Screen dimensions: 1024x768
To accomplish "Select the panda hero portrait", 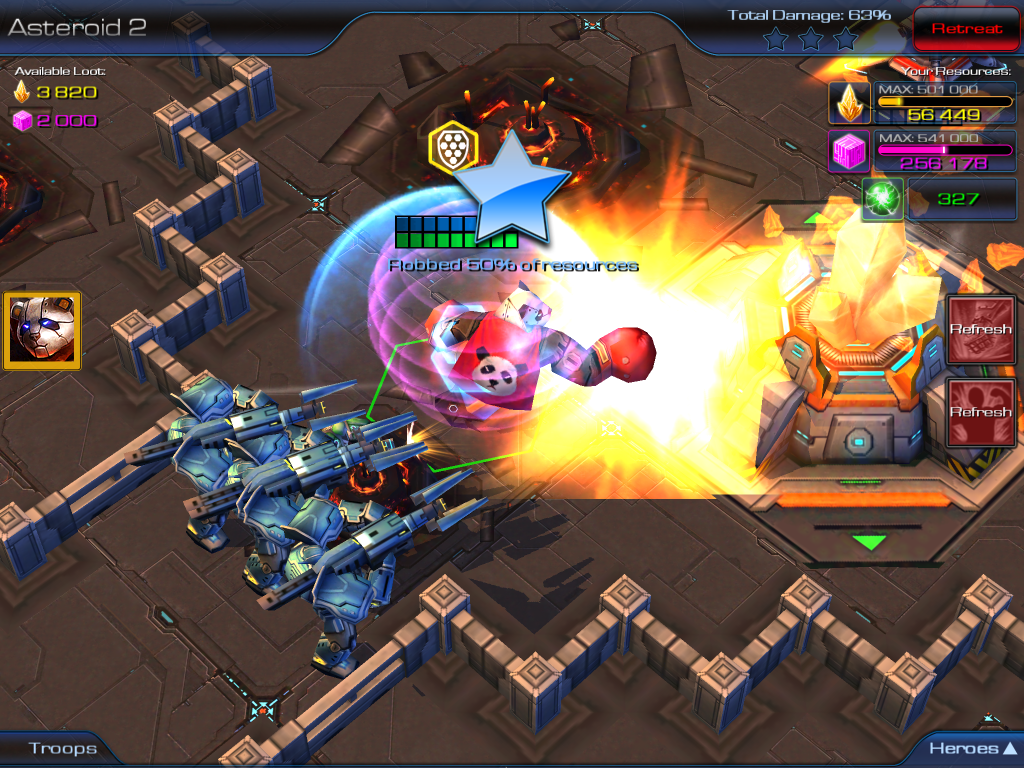I will coord(42,331).
